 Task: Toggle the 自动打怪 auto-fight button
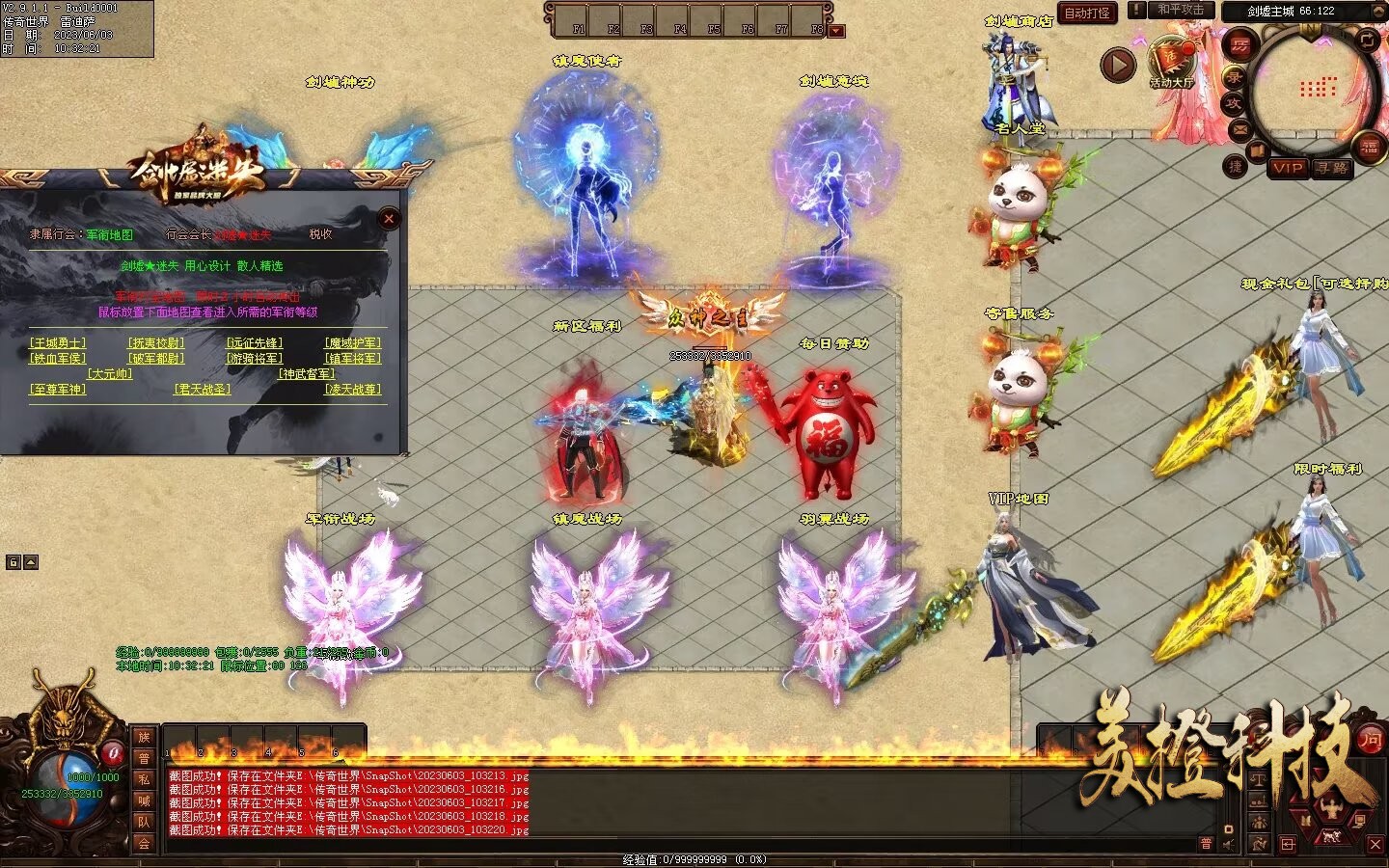click(x=1087, y=13)
